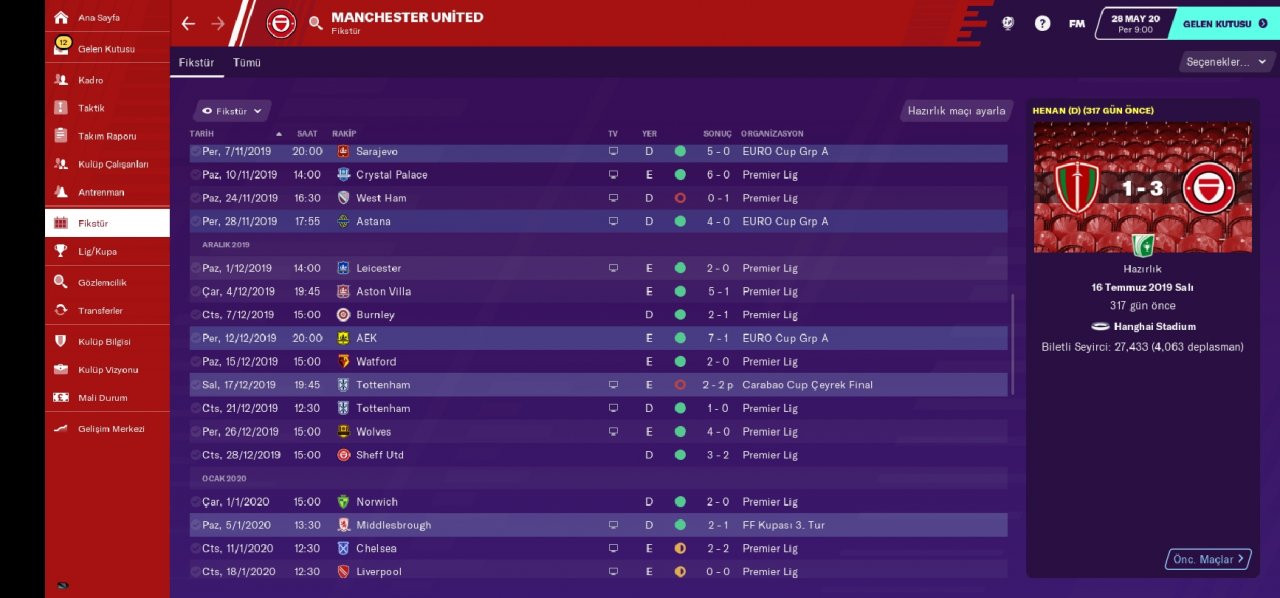This screenshot has height=598, width=1280.
Task: Open the FM menu
Action: point(1076,23)
